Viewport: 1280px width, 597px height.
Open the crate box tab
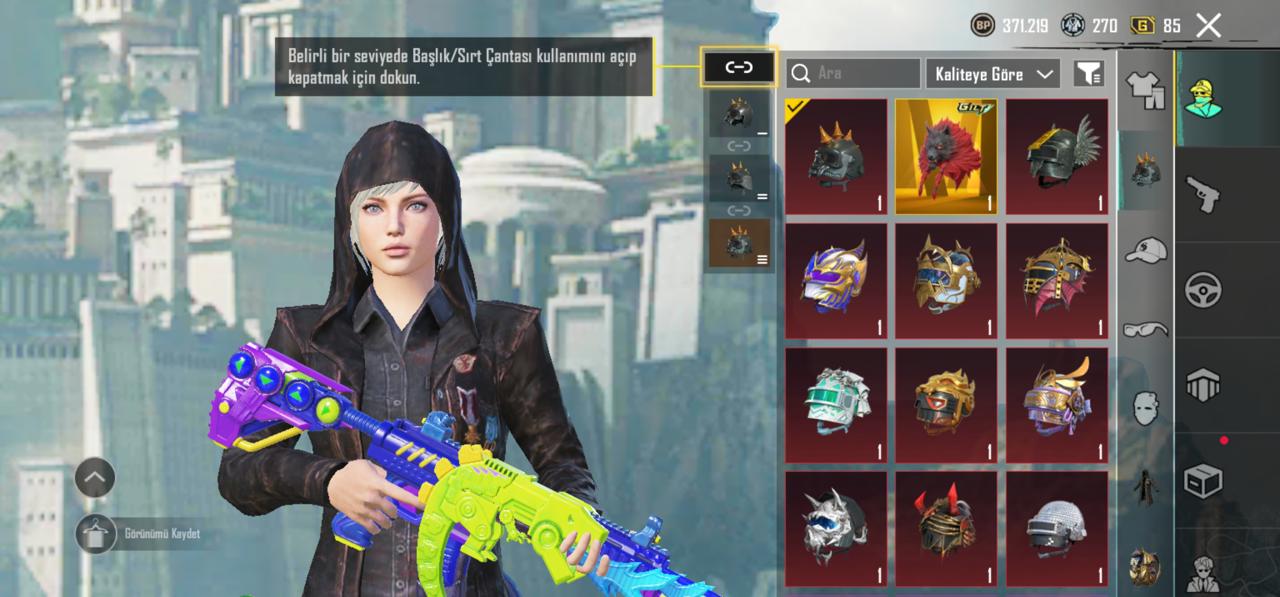(1202, 480)
